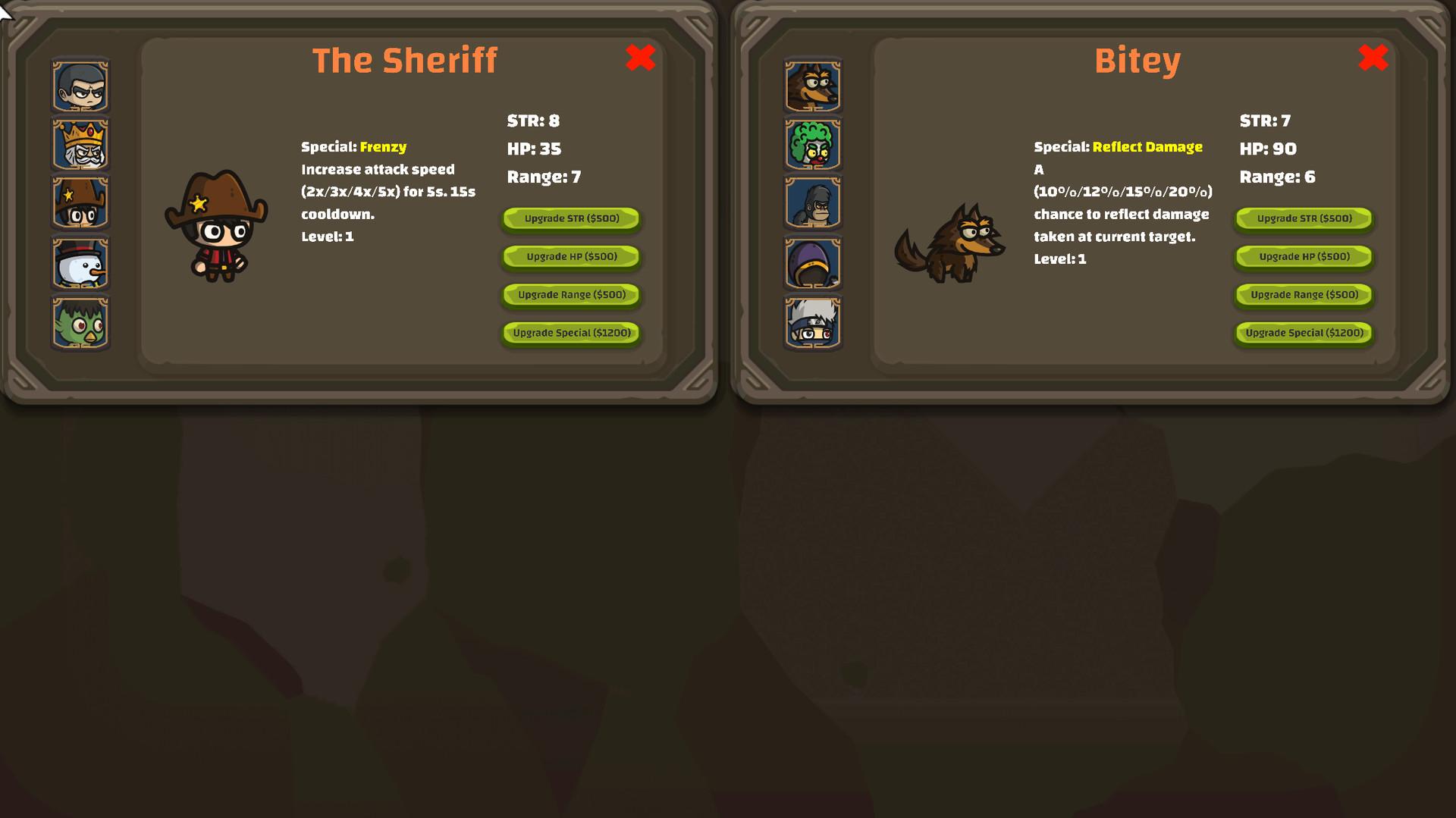
Task: Upgrade Bitey's attack Range
Action: click(x=1303, y=295)
